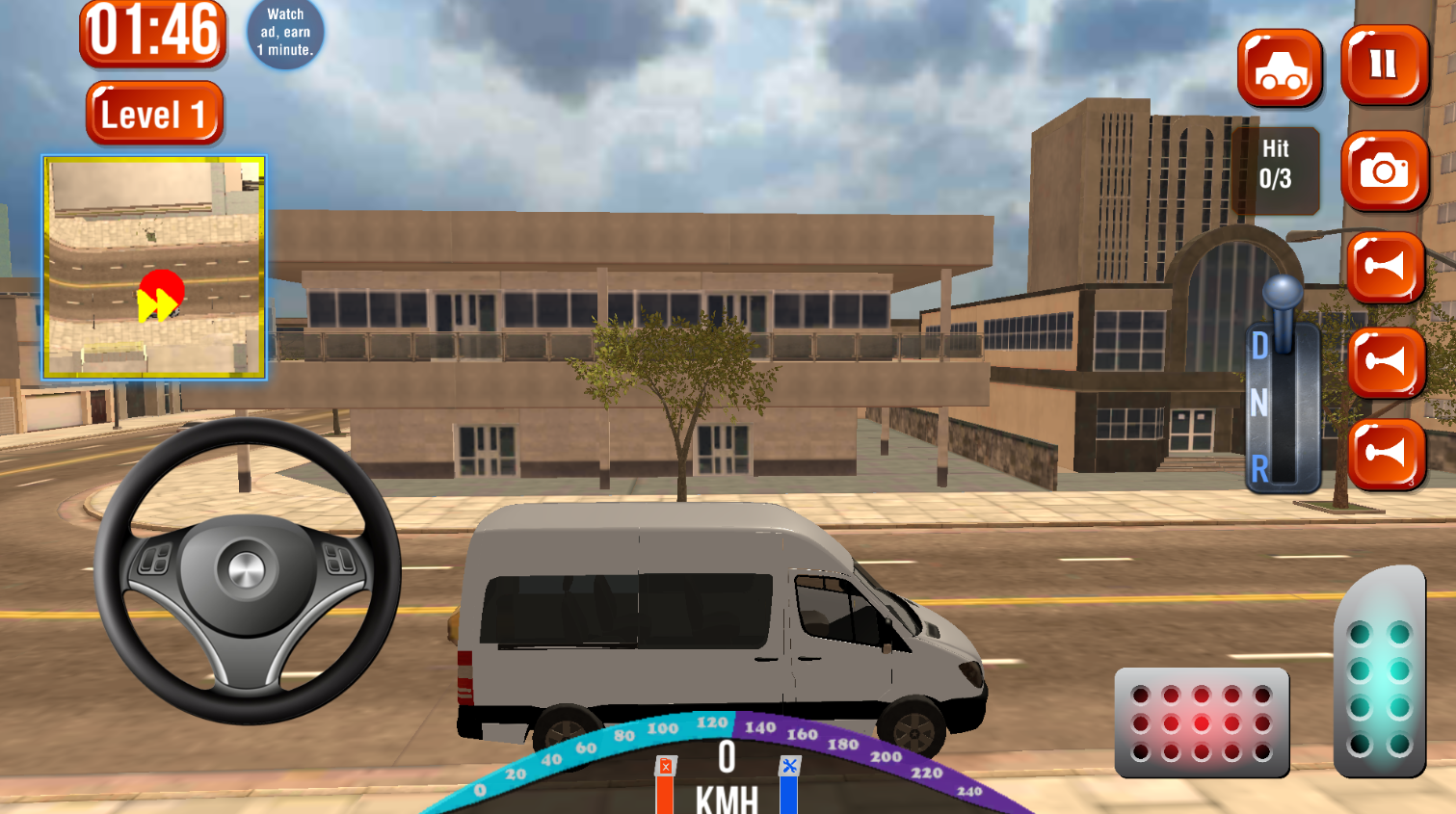Viewport: 1456px width, 814px height.
Task: Tap Watch ad to earn 1 minute
Action: coord(284,31)
